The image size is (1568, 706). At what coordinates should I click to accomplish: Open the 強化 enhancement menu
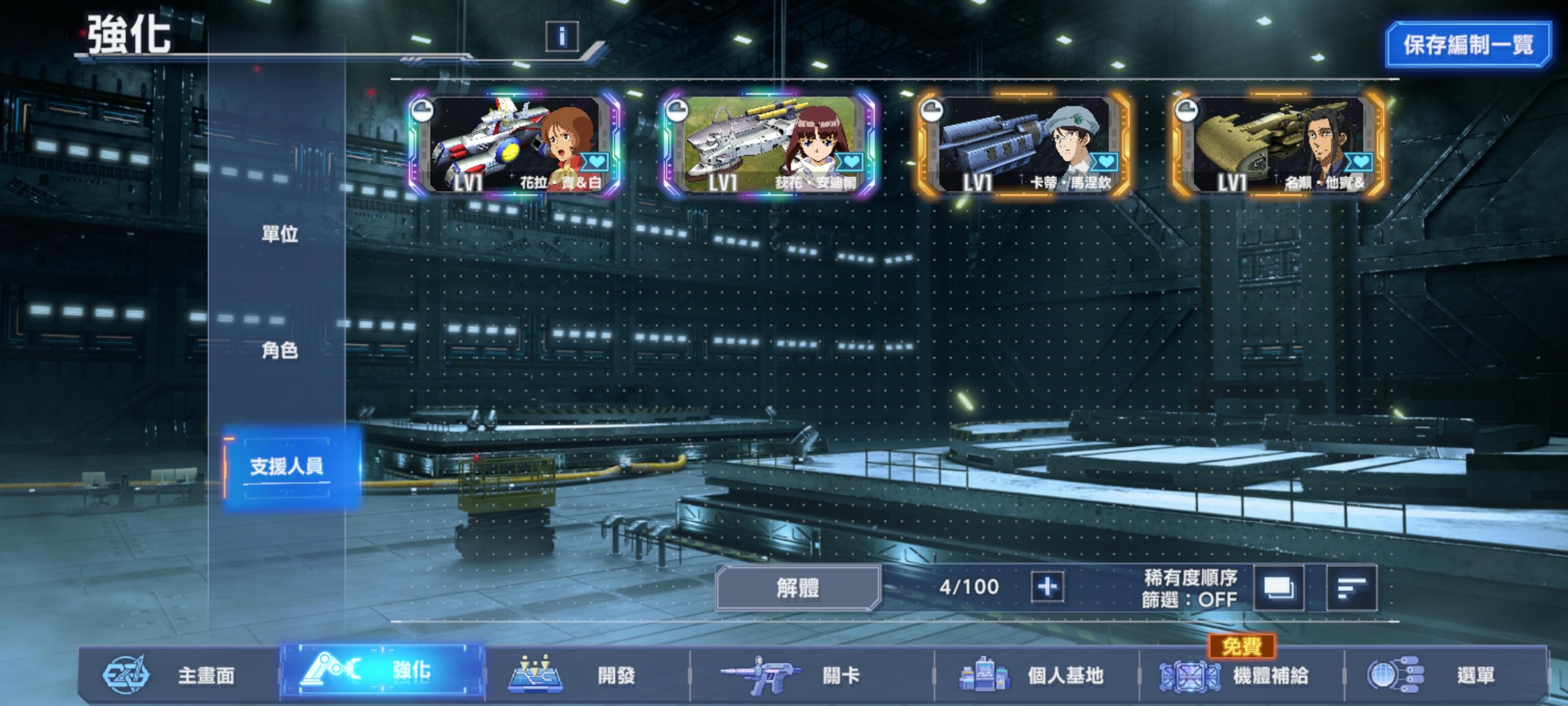click(383, 672)
